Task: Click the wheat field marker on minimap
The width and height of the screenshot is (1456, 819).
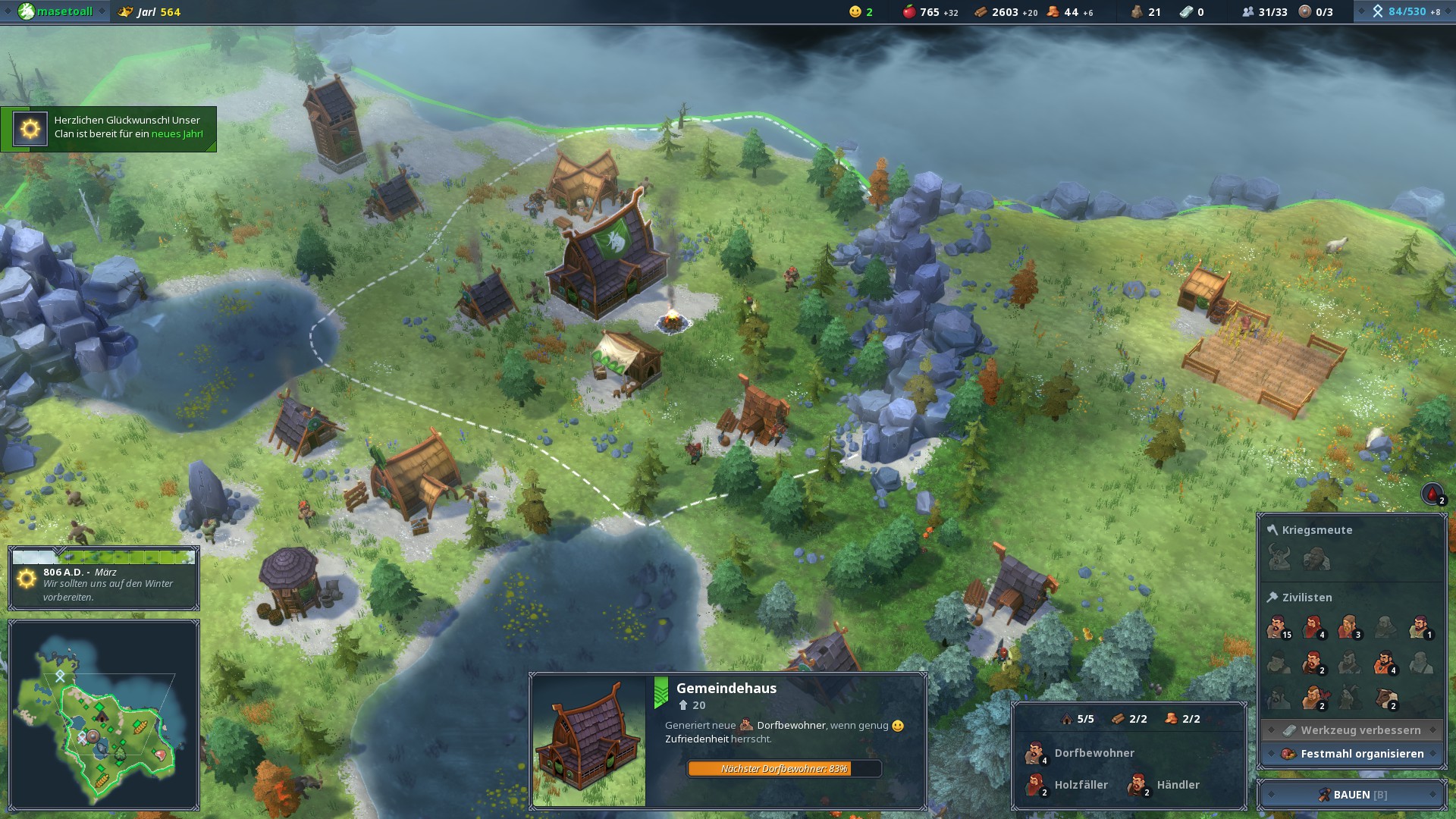Action: pyautogui.click(x=140, y=726)
